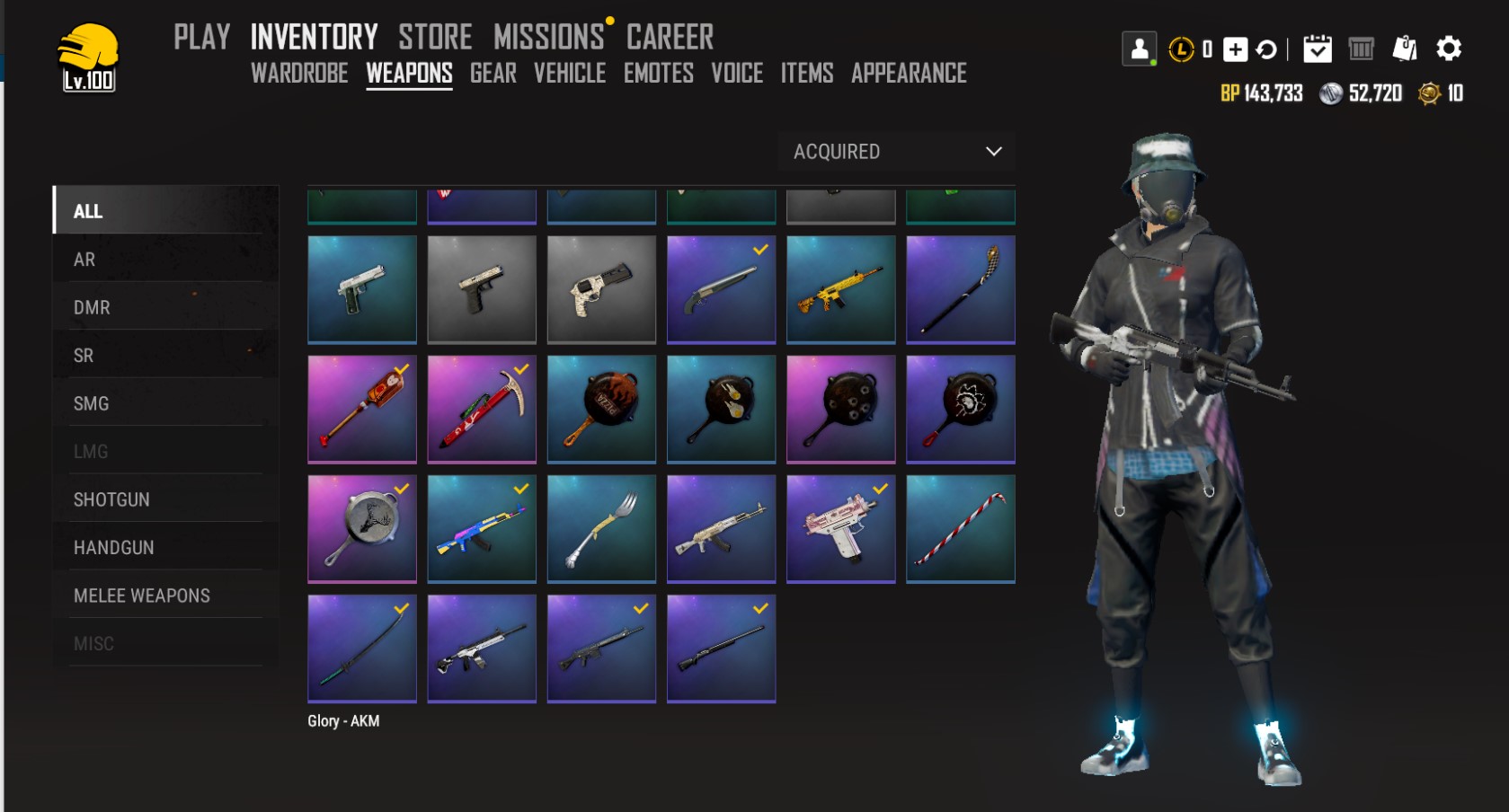Show only Melee Weapons

click(x=141, y=596)
